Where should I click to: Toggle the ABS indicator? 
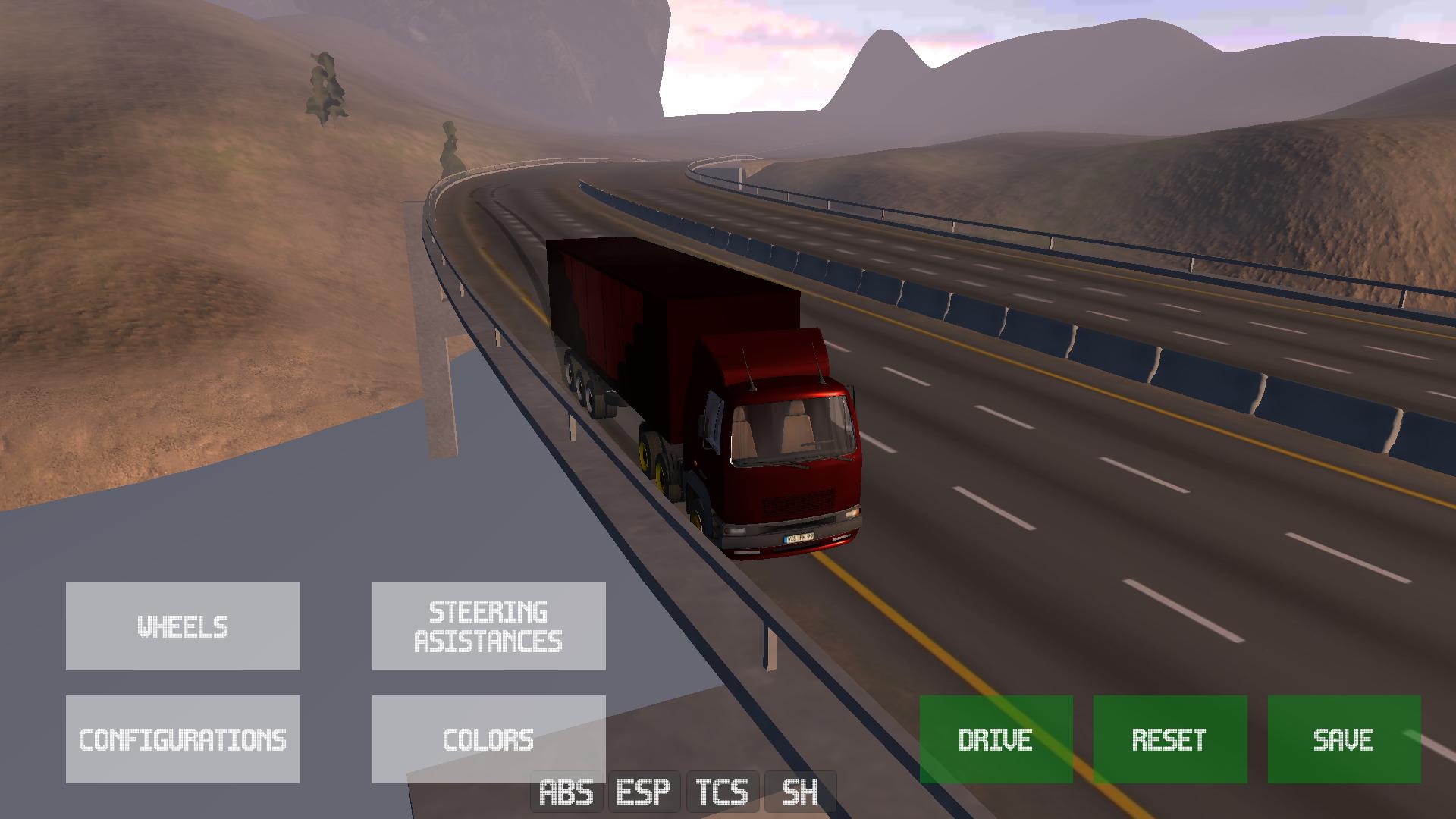(x=566, y=792)
